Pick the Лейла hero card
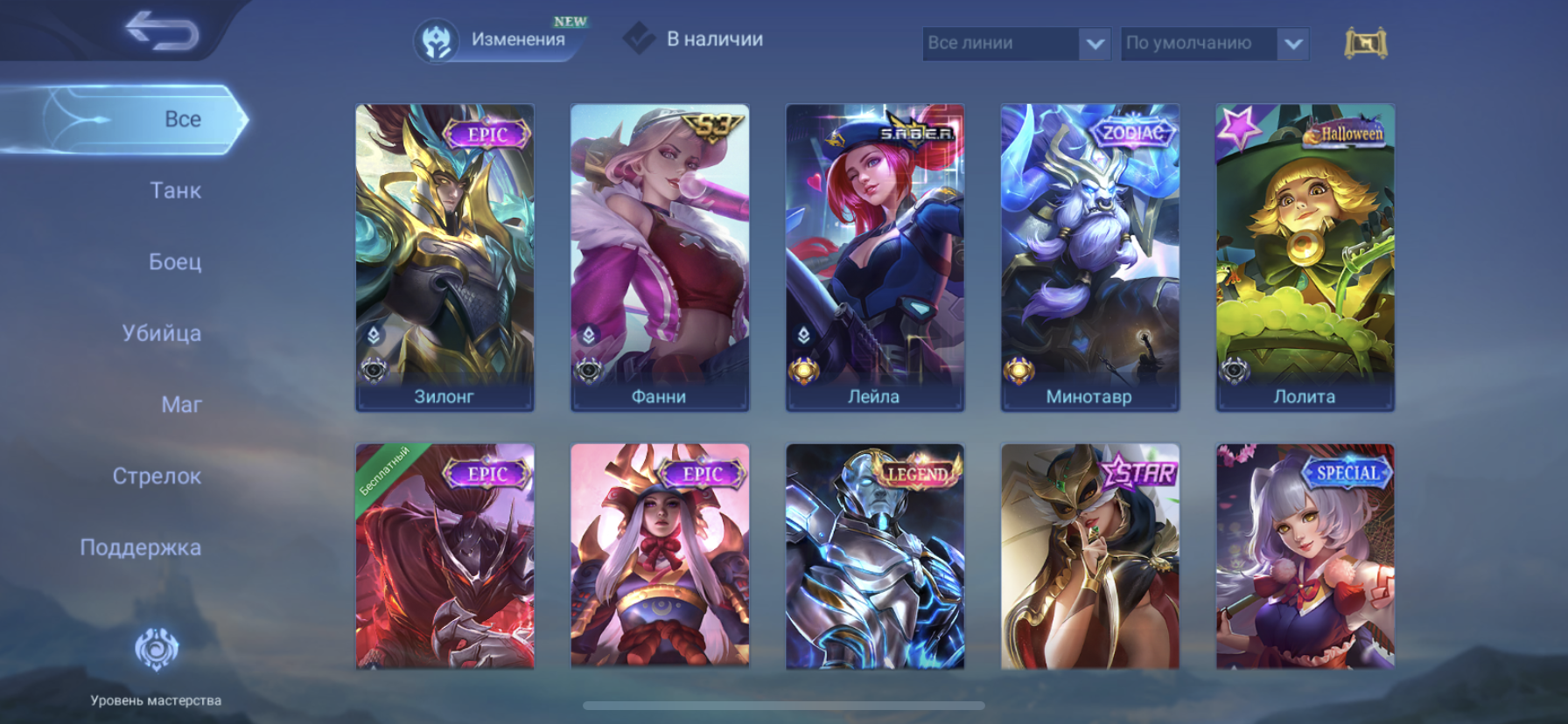The image size is (1568, 724). (875, 257)
